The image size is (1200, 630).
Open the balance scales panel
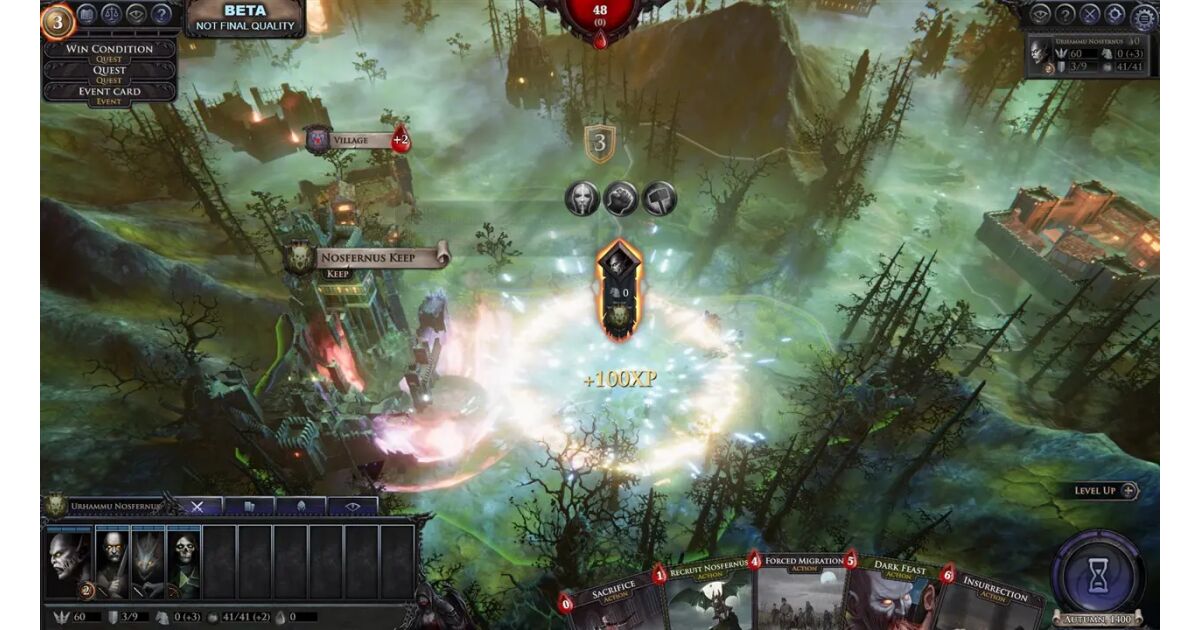pyautogui.click(x=112, y=14)
